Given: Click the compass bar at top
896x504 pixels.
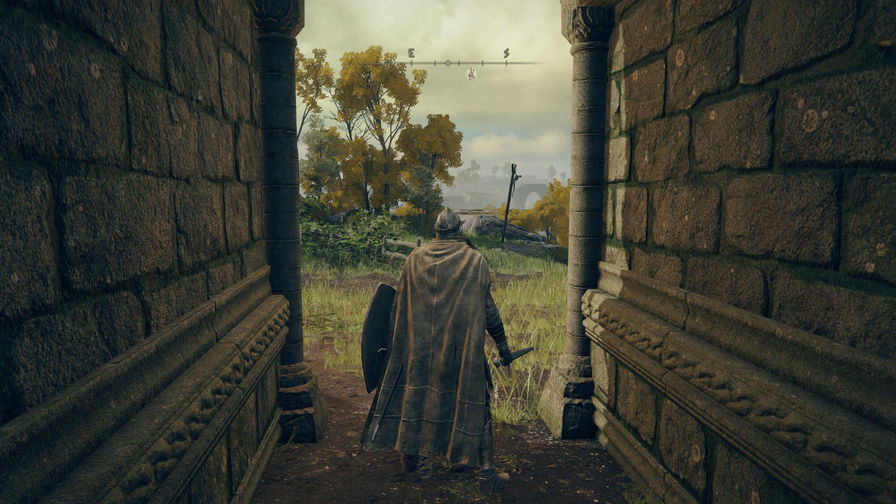Looking at the screenshot, I should click(x=468, y=62).
